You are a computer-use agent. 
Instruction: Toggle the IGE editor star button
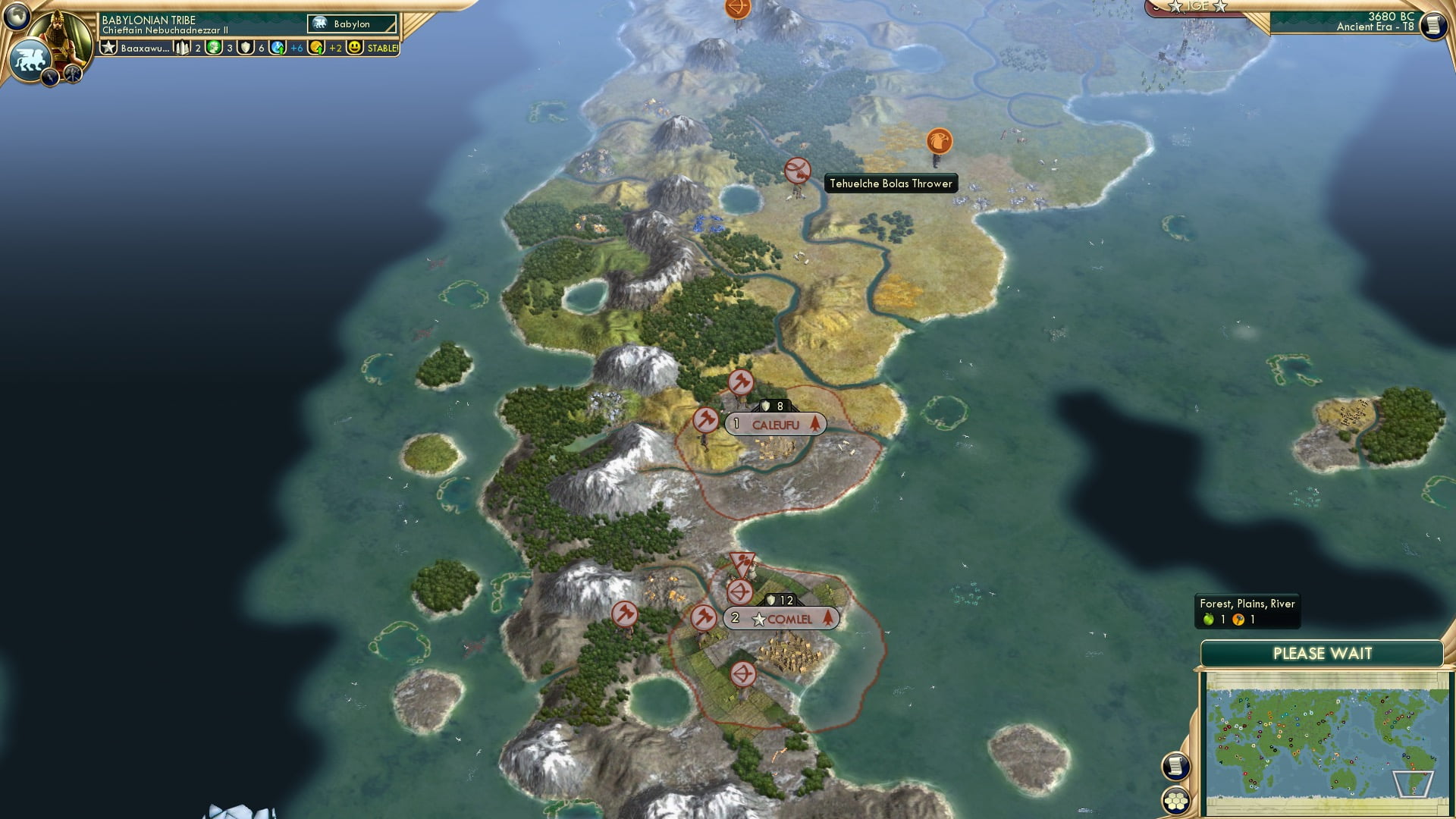[1198, 6]
